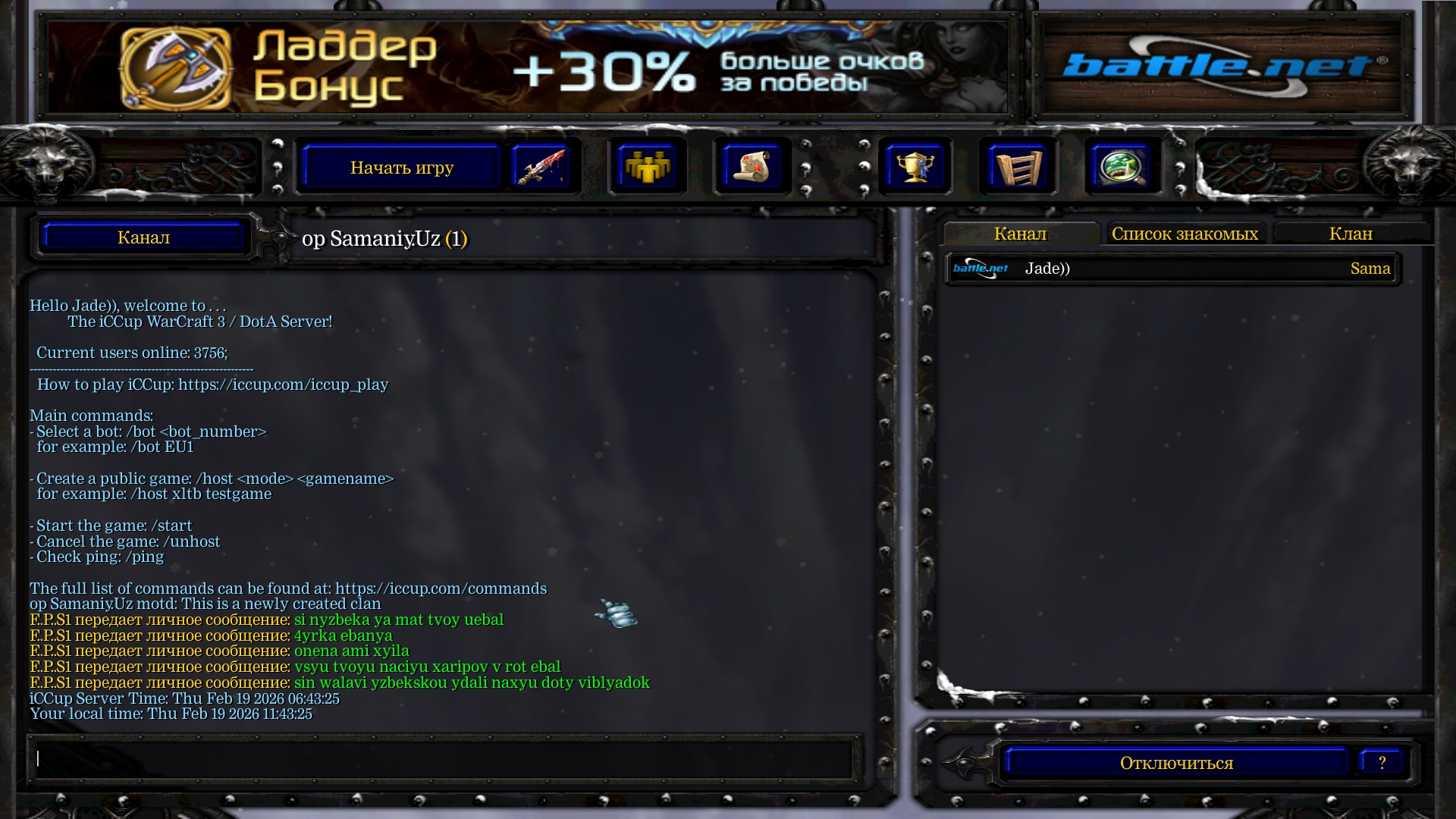This screenshot has width=1456, height=819.
Task: Click the blue Канал button
Action: click(x=143, y=237)
